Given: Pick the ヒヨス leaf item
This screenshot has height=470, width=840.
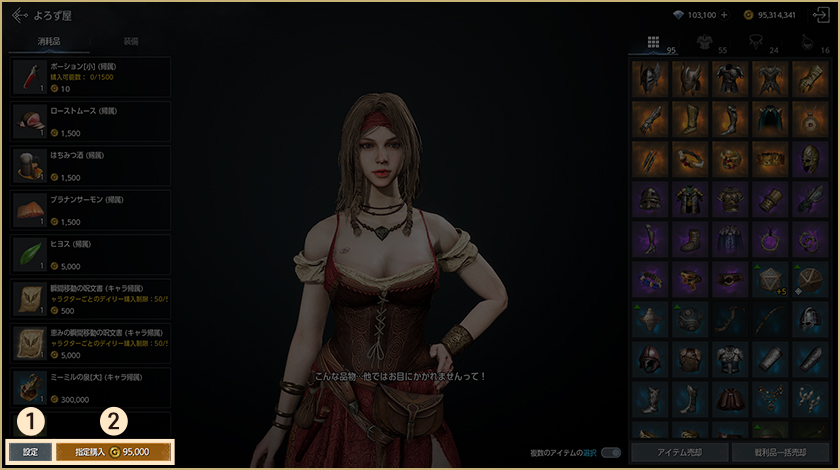Looking at the screenshot, I should point(90,254).
